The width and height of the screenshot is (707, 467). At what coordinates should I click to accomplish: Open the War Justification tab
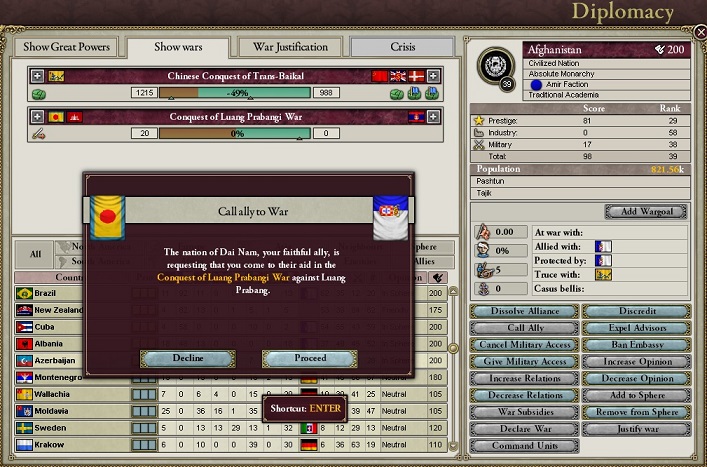click(x=289, y=47)
